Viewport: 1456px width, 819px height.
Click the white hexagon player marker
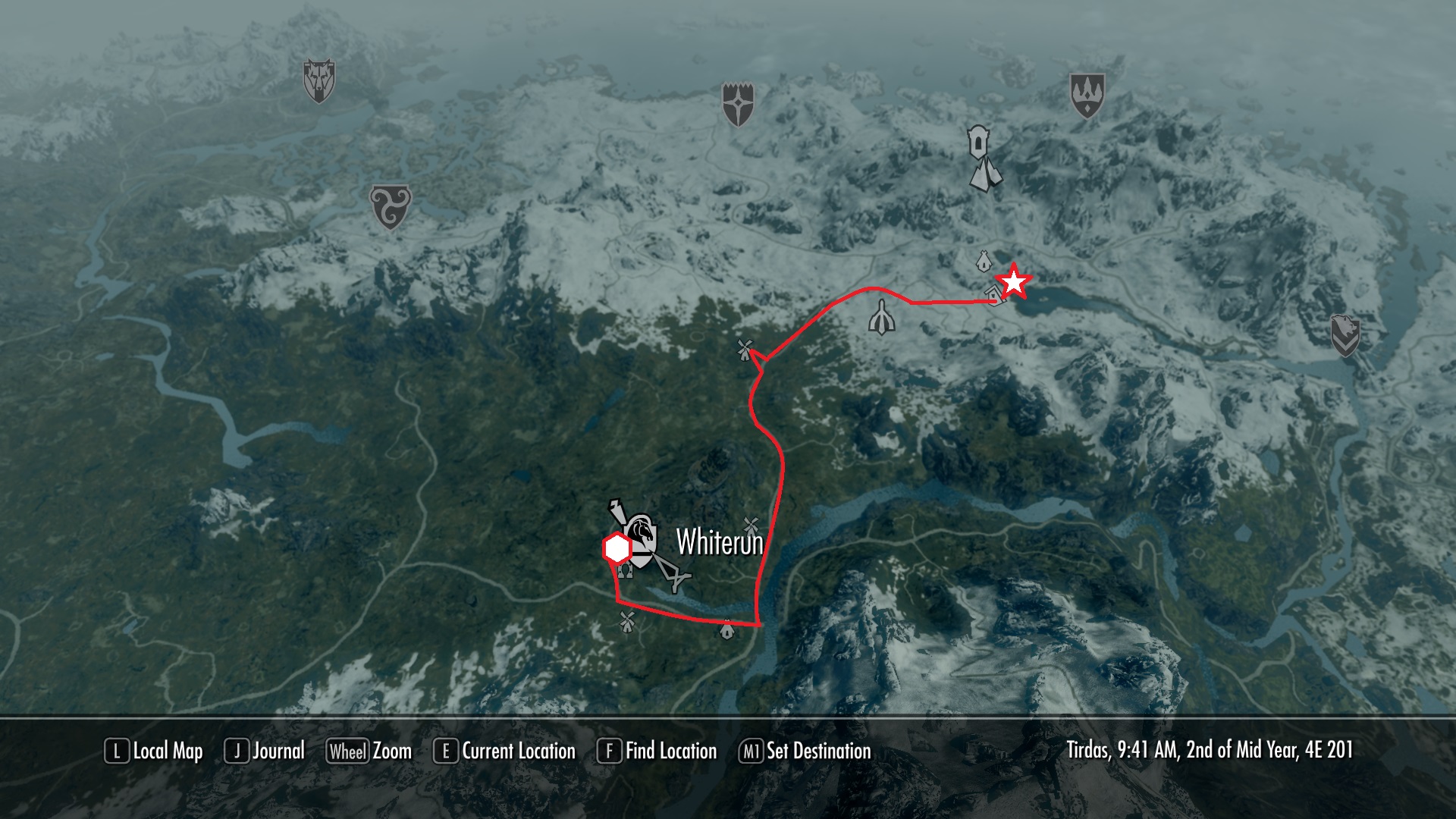(x=617, y=549)
